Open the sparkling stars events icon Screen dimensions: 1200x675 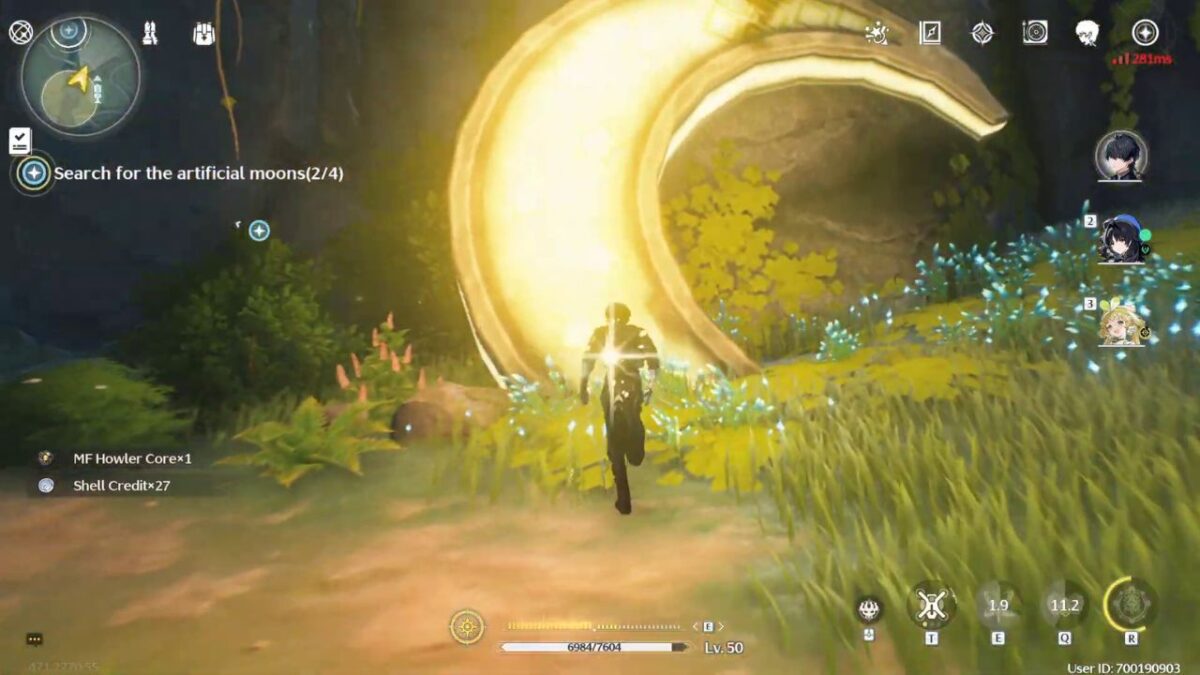(877, 33)
